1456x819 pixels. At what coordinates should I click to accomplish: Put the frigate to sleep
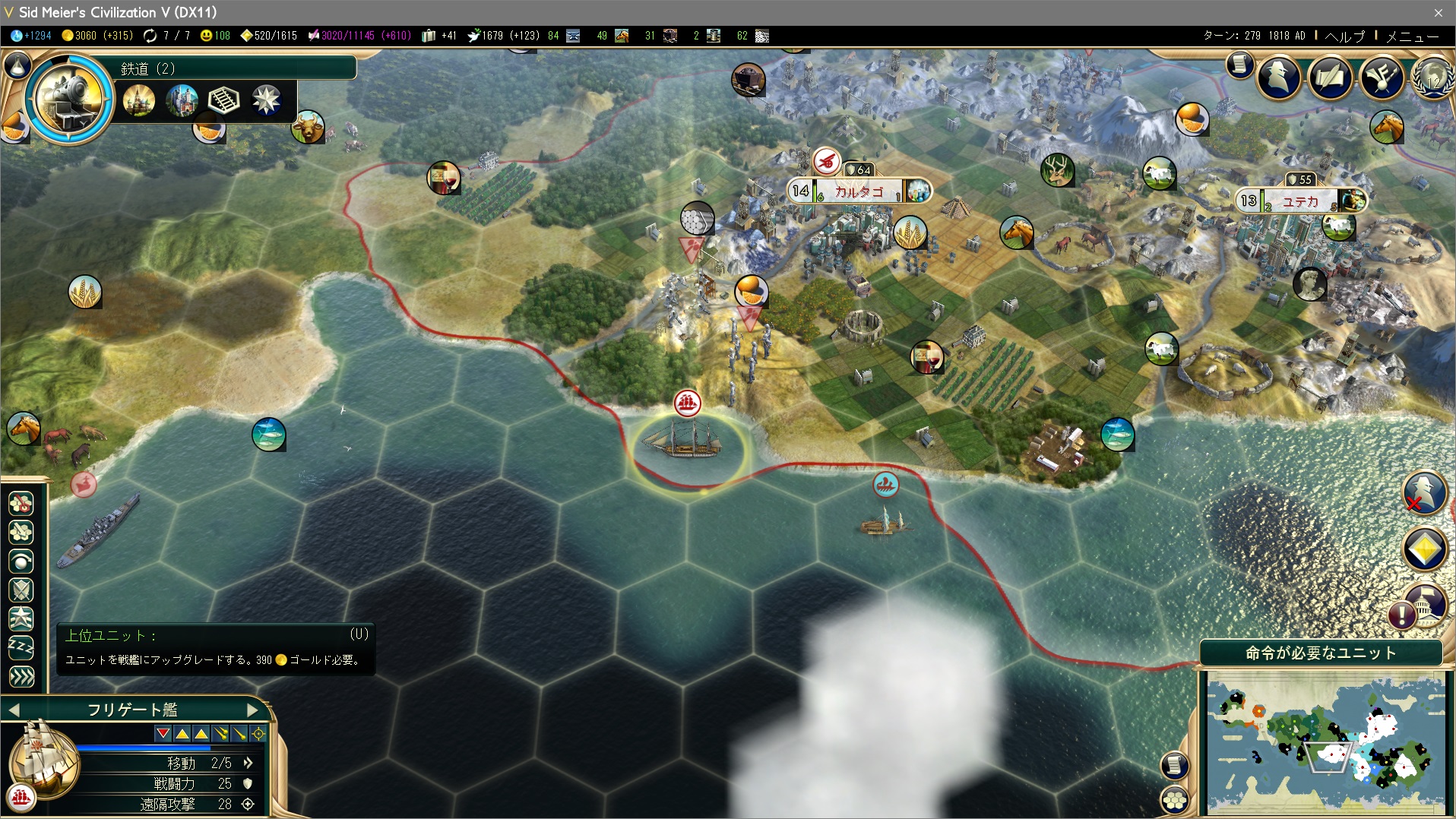point(21,647)
